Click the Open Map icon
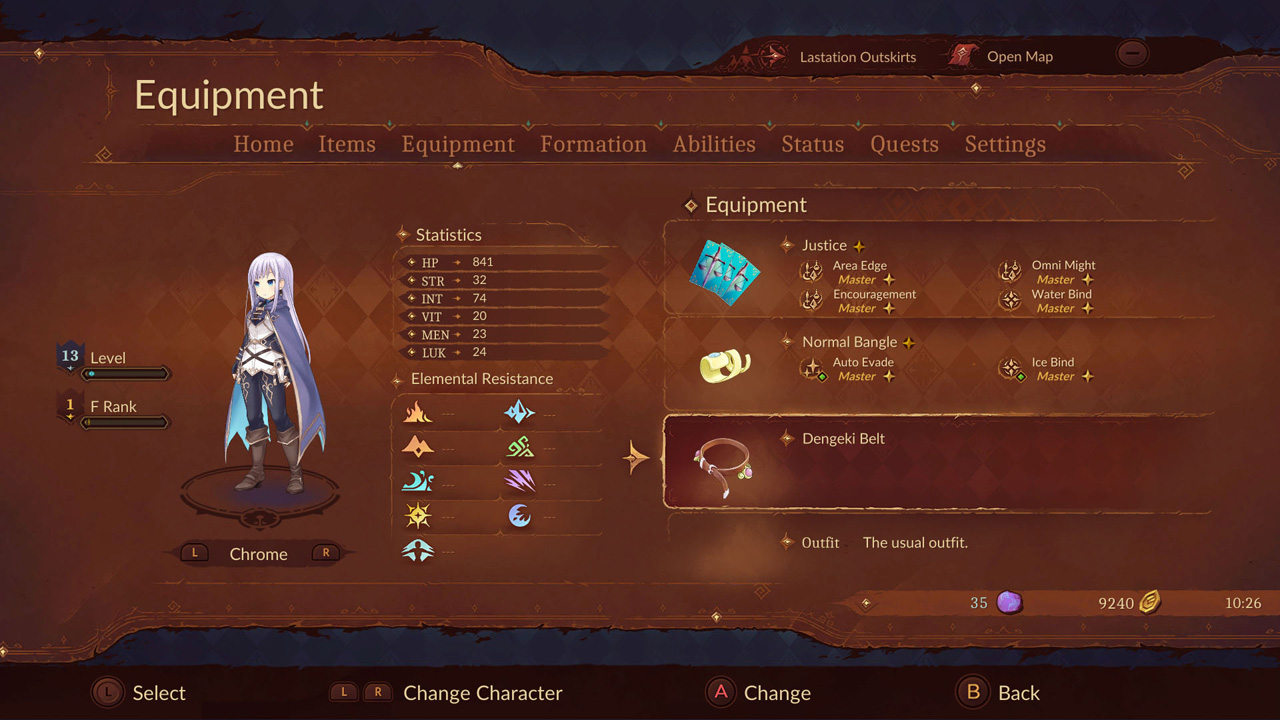 click(x=962, y=56)
